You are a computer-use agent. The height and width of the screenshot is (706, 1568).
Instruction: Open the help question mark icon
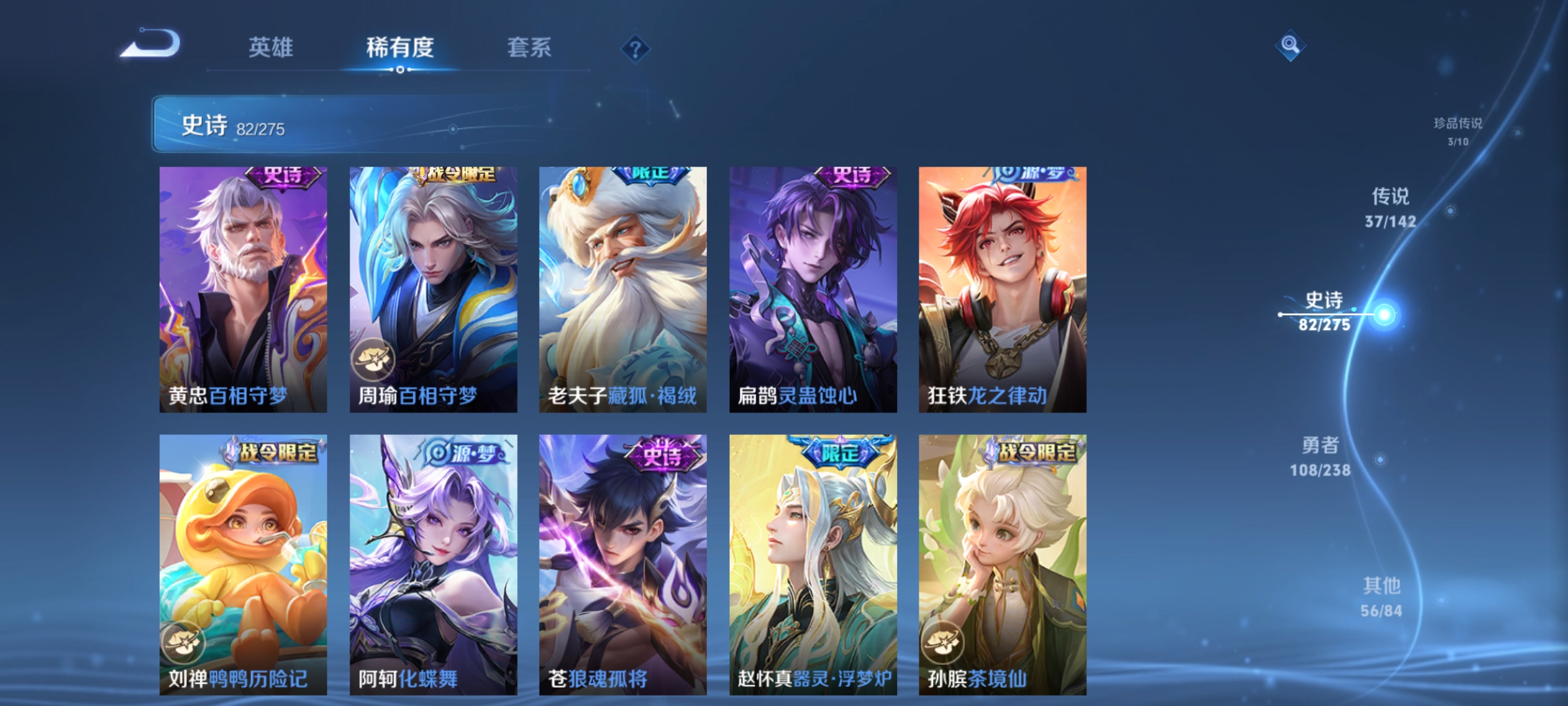[636, 48]
